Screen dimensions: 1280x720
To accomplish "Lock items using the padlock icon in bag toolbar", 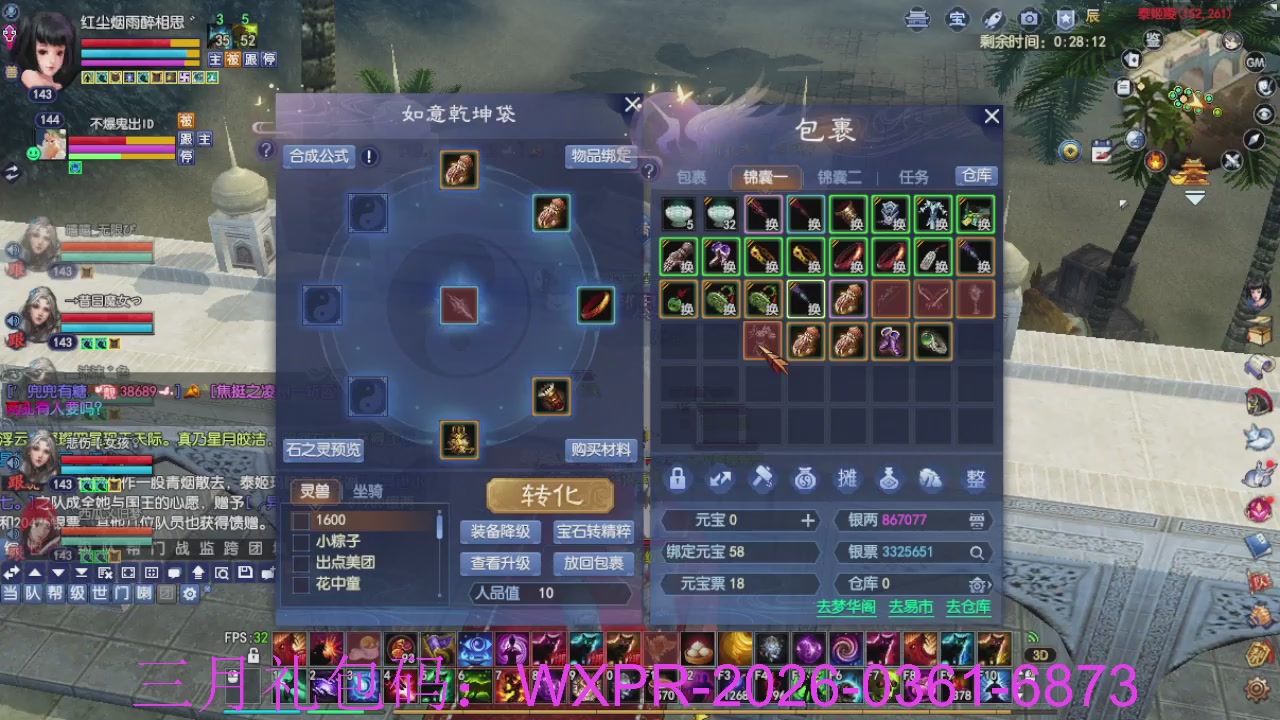I will [x=677, y=479].
